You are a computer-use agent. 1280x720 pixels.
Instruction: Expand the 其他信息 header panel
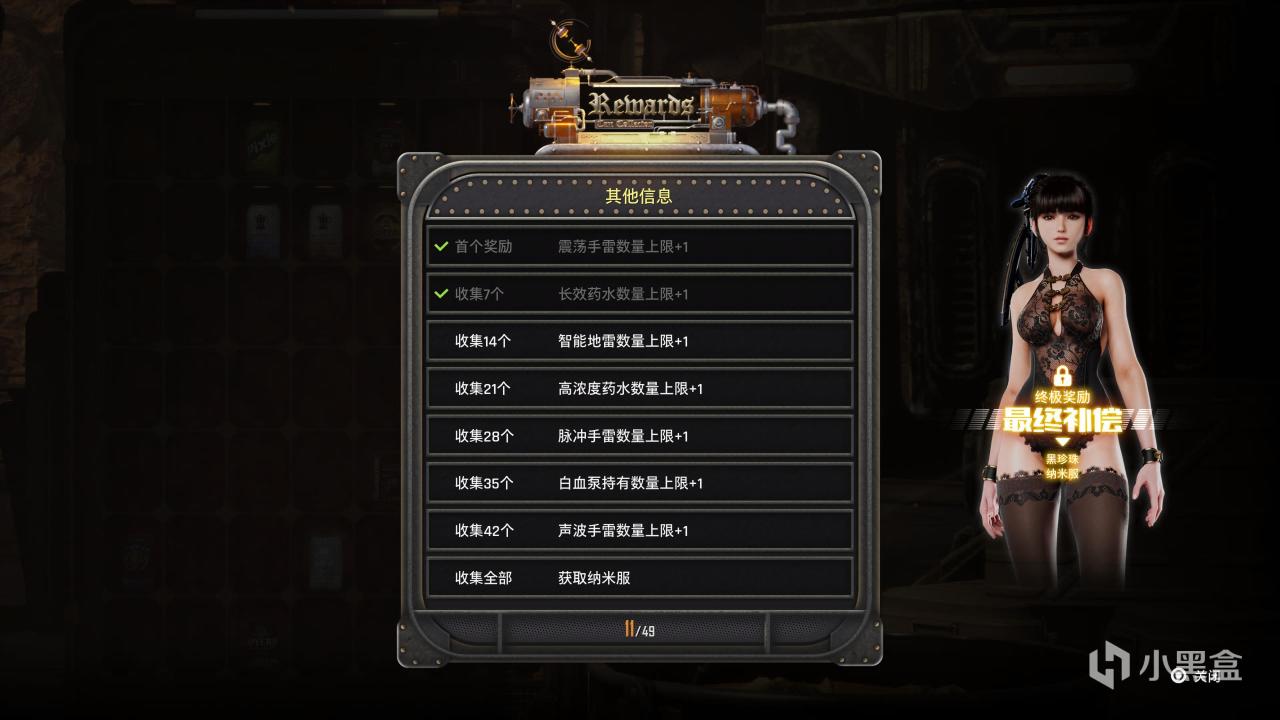[x=640, y=197]
